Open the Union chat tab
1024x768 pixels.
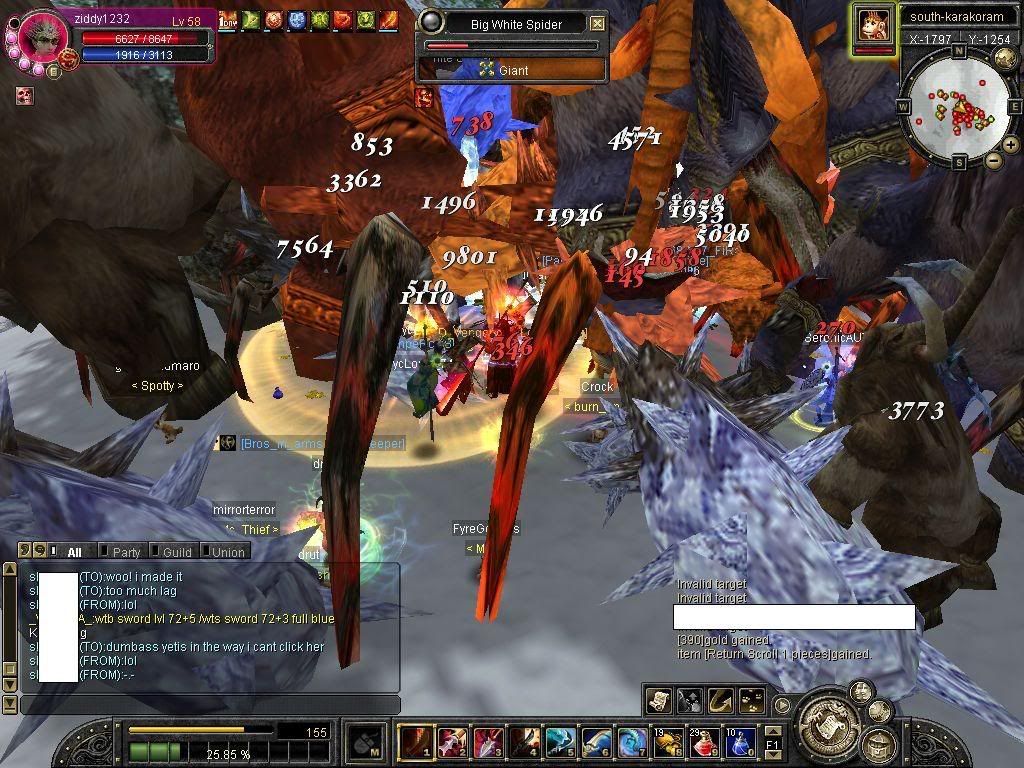(x=227, y=552)
